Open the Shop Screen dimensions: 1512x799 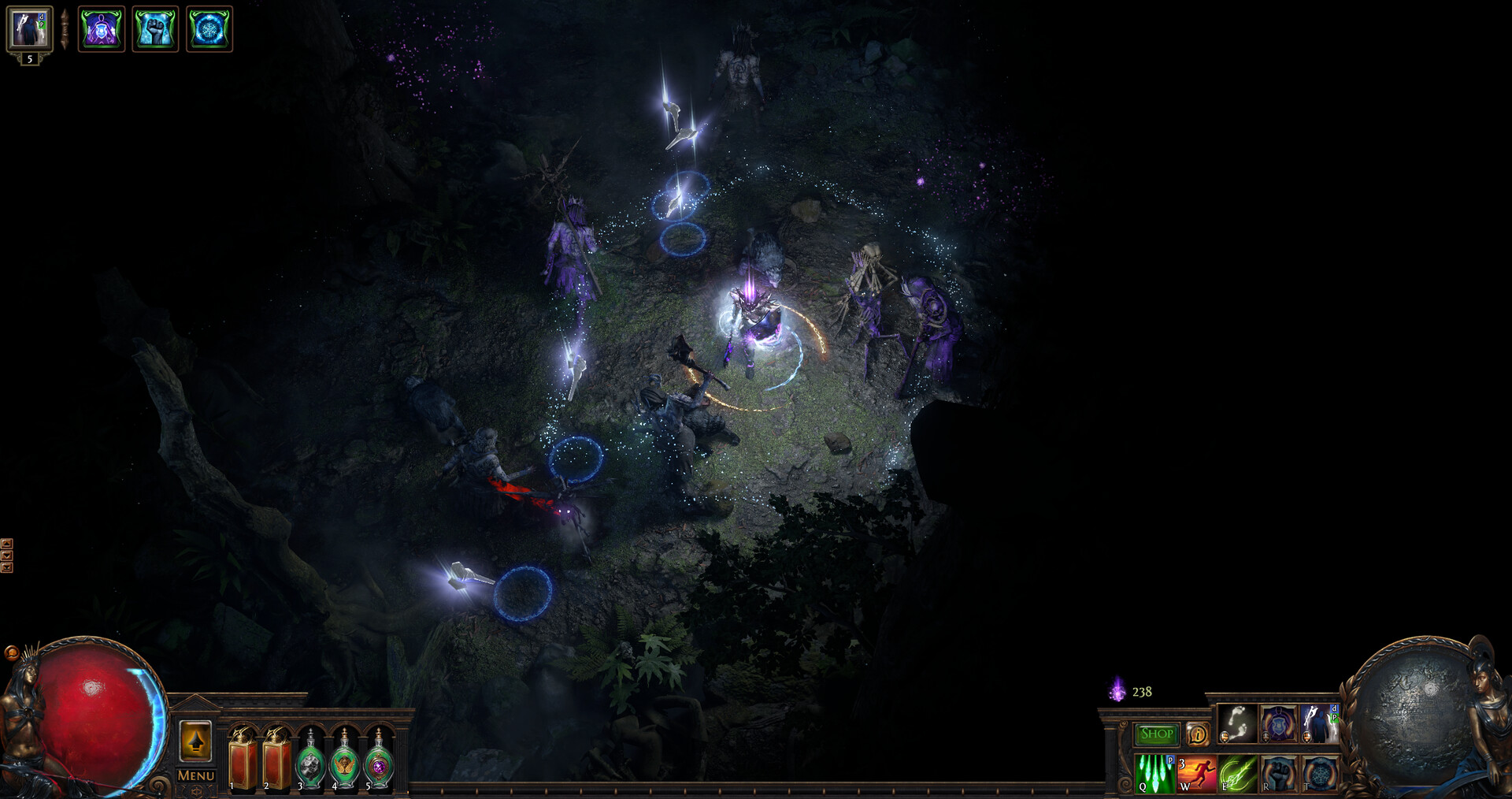click(x=1156, y=734)
